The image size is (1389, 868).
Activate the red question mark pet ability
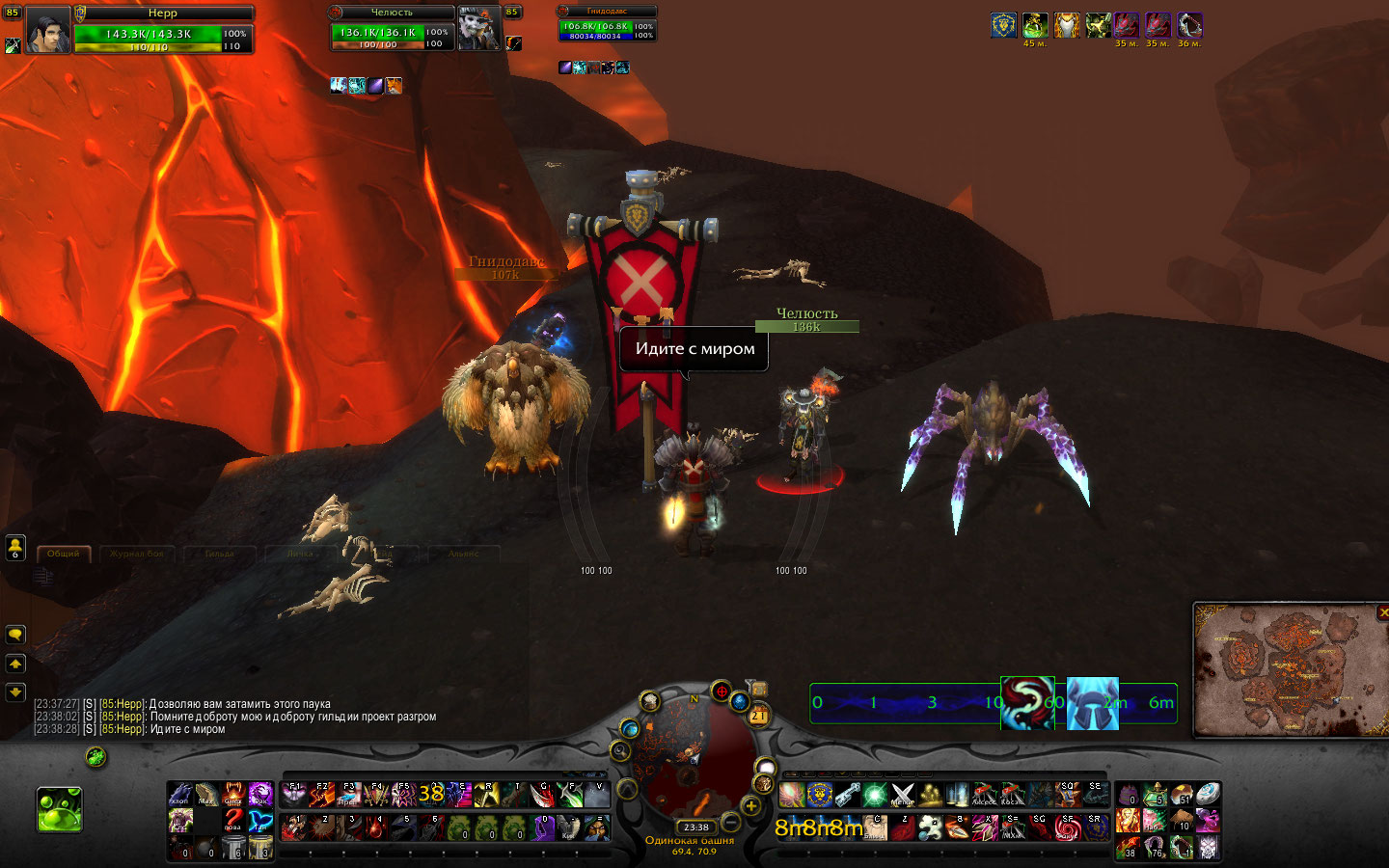pyautogui.click(x=233, y=821)
